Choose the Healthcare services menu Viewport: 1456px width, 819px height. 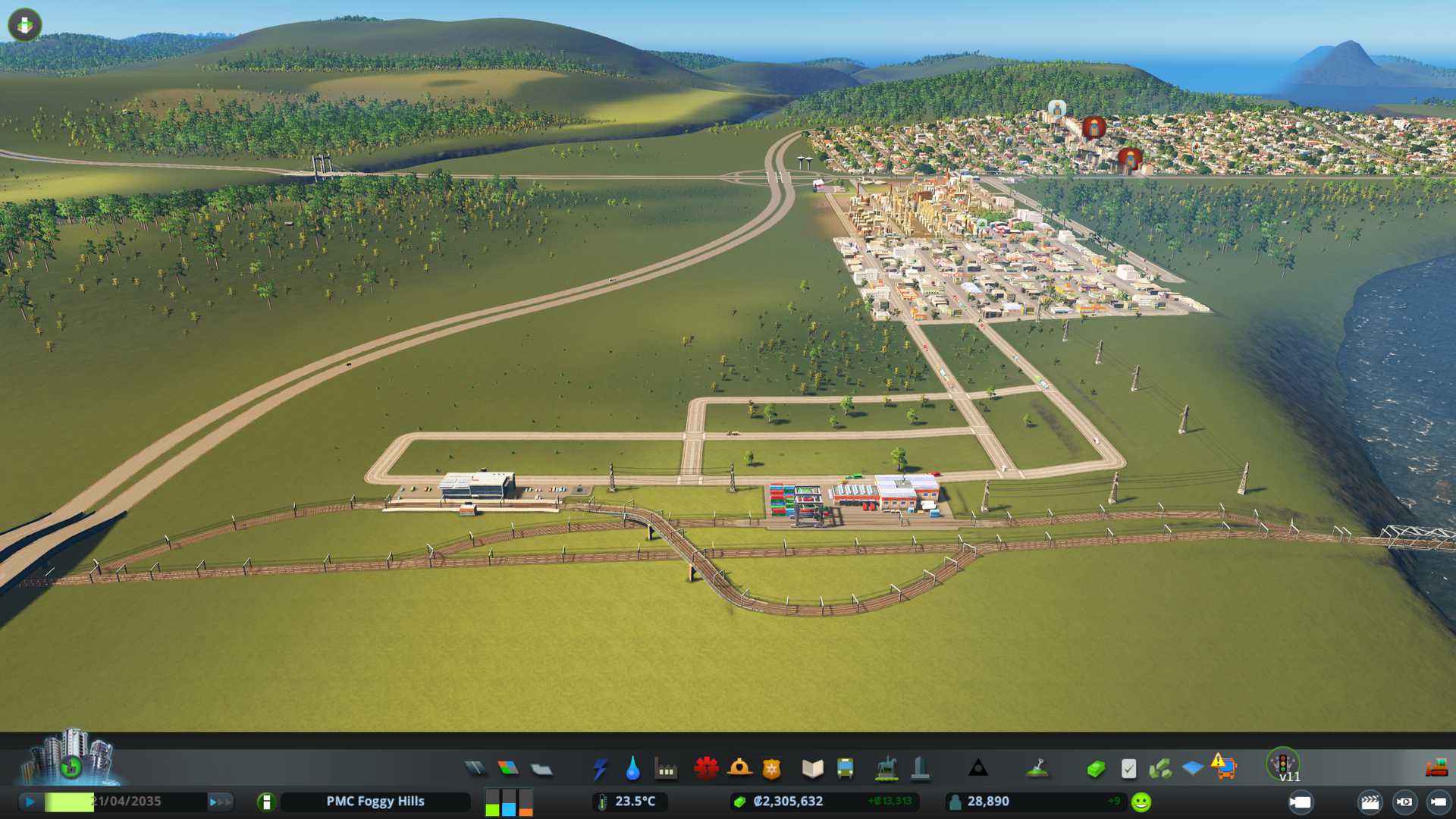click(706, 769)
